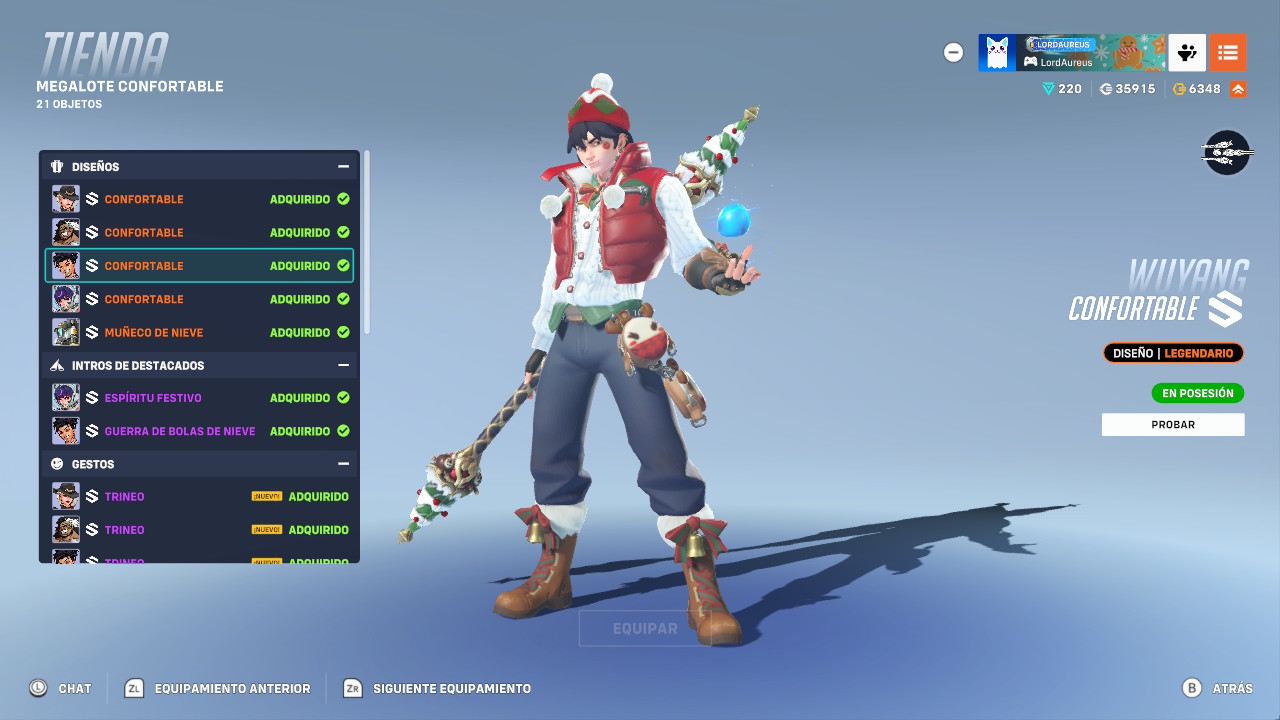Image resolution: width=1280 pixels, height=720 pixels.
Task: Click the Overwatch coins currency icon
Action: pyautogui.click(x=1104, y=88)
